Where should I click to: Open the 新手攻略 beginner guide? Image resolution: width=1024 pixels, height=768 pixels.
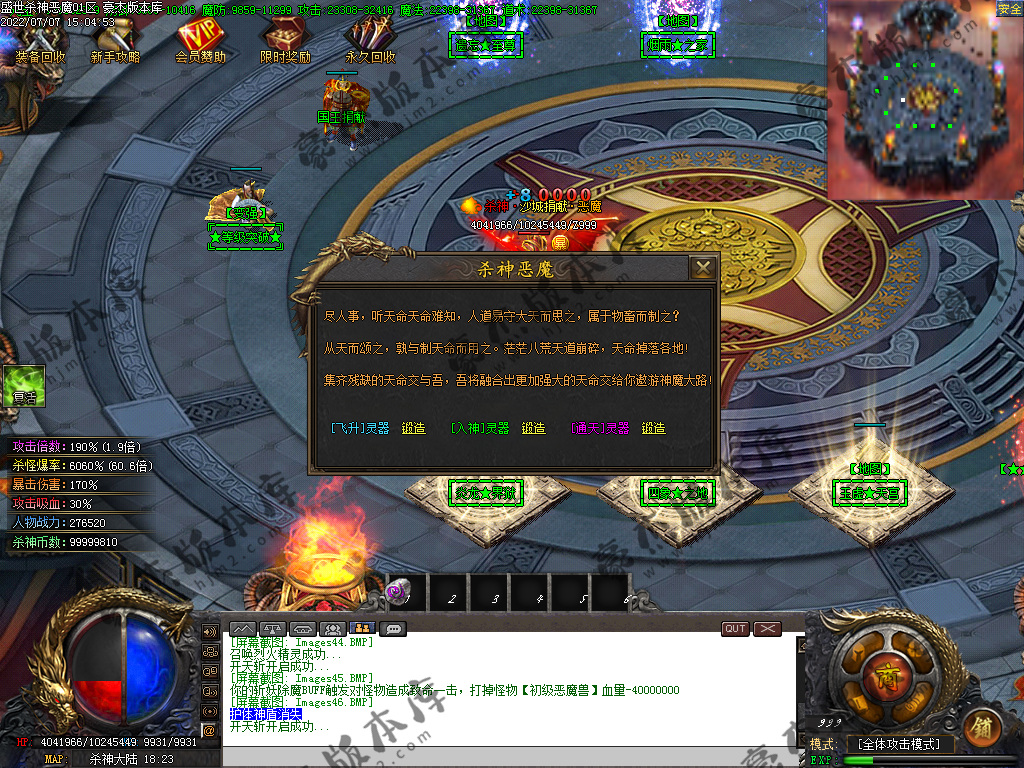click(115, 42)
